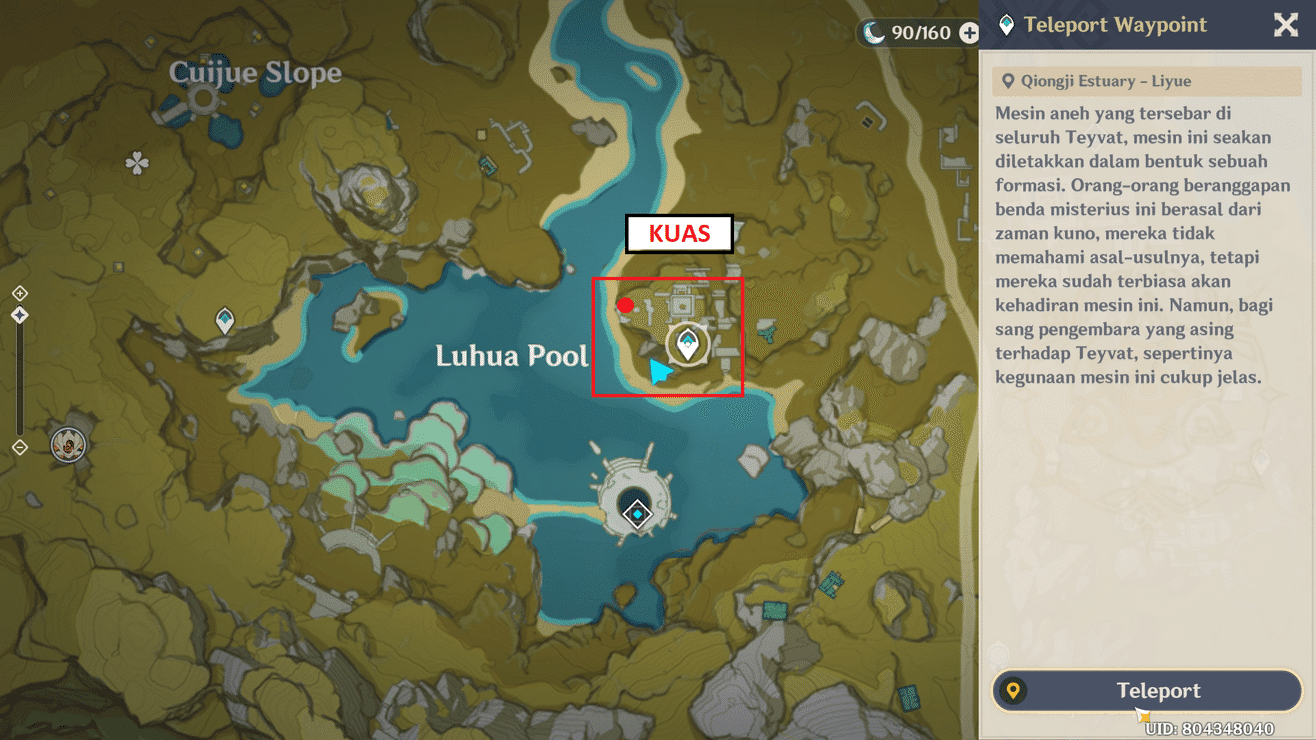
Task: Open the waypoint icon west of Cuijue Slope
Action: click(223, 321)
